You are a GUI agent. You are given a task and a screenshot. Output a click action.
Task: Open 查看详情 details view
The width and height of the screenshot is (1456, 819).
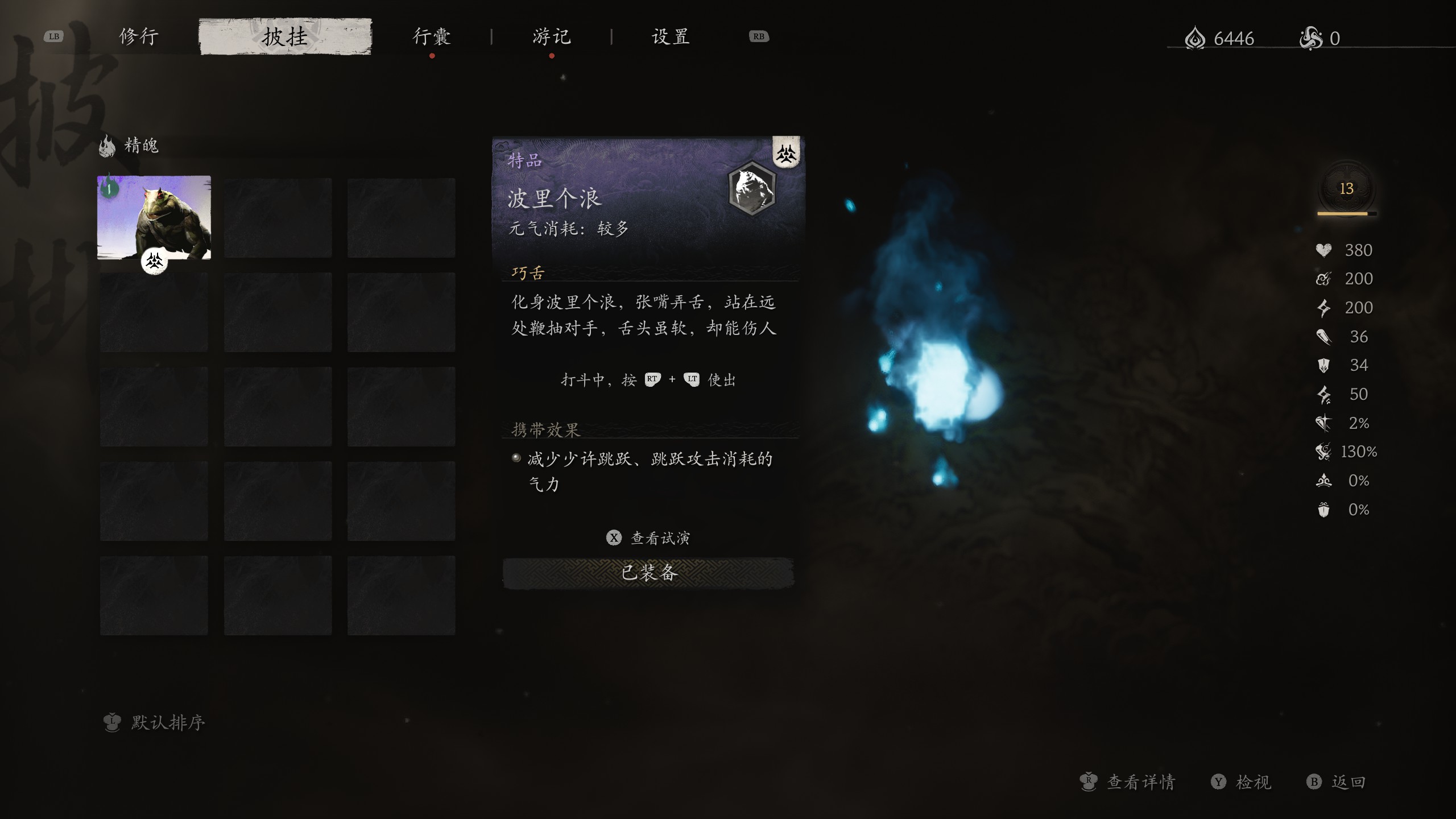pyautogui.click(x=1128, y=782)
